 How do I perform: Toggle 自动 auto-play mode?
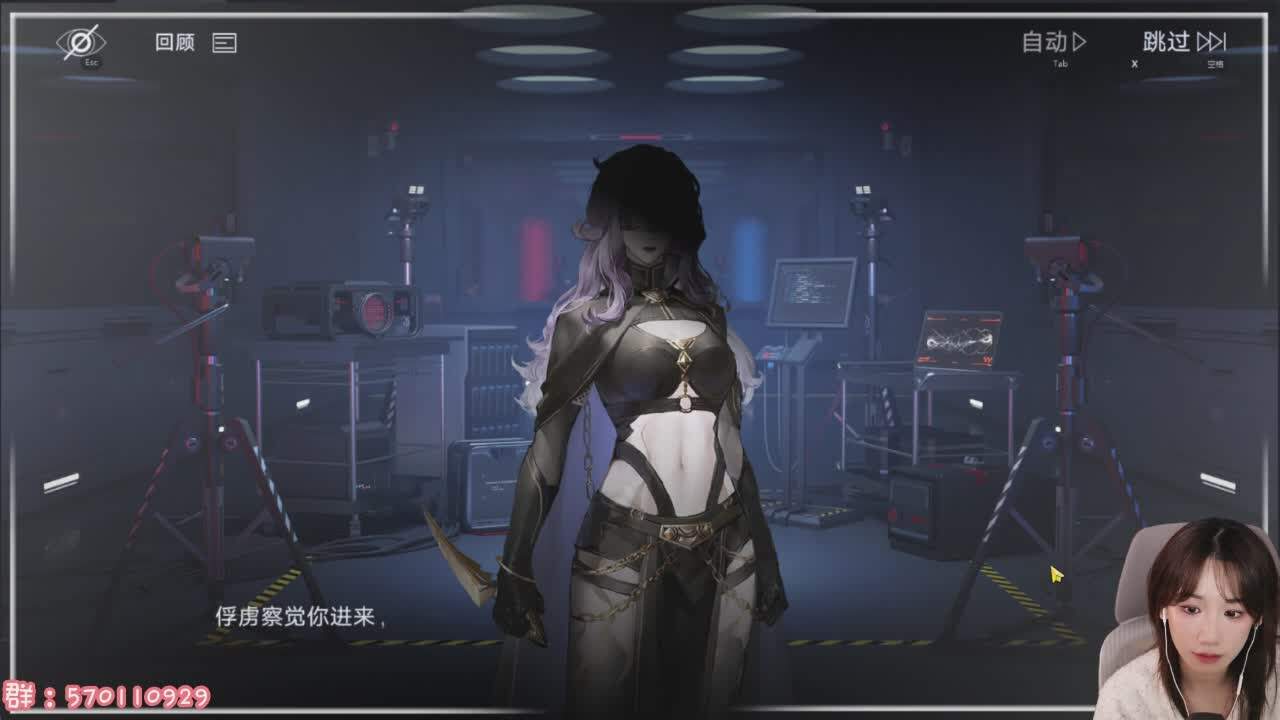[1054, 42]
